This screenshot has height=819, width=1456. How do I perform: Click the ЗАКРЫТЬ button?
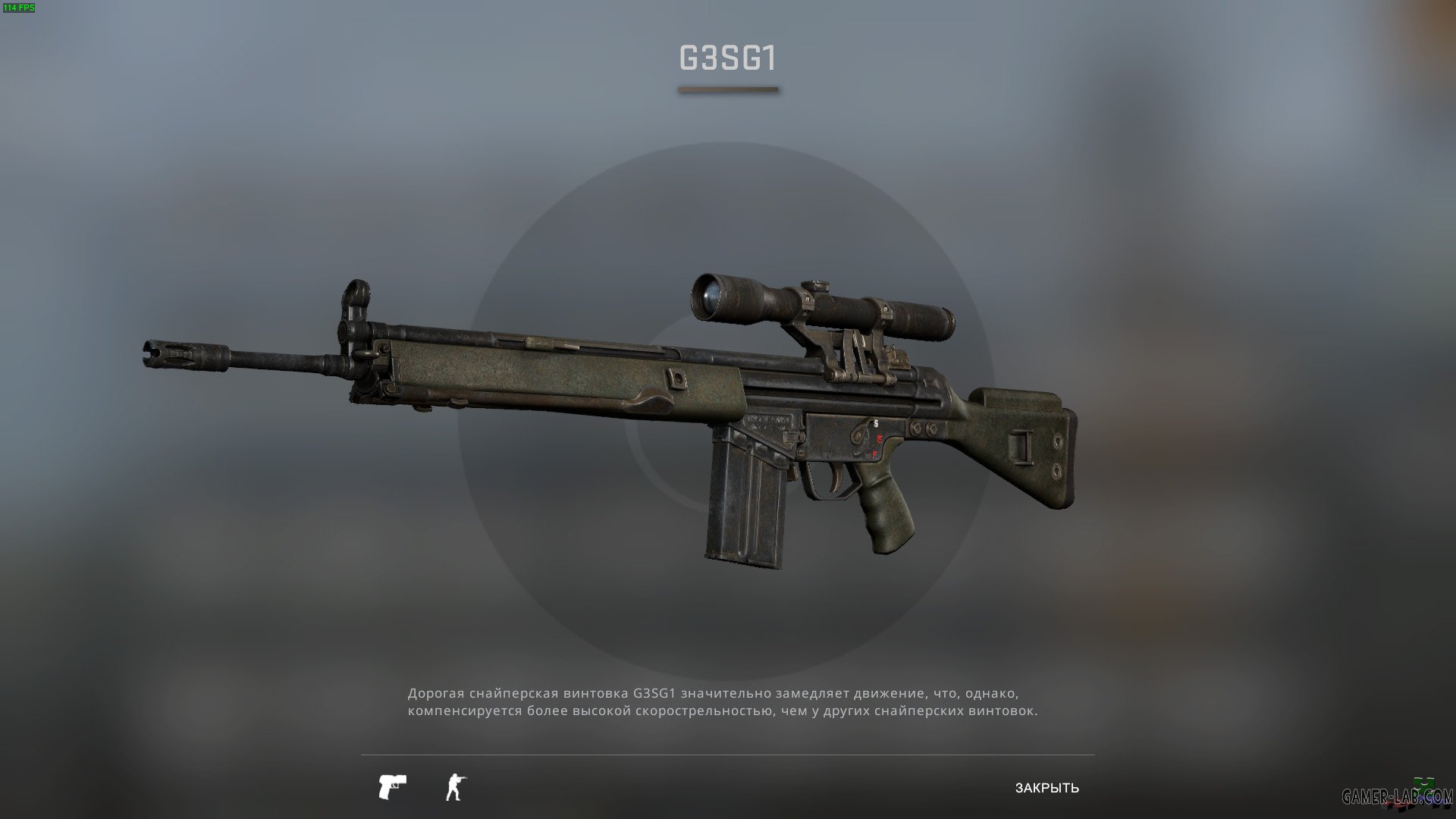(x=1046, y=789)
